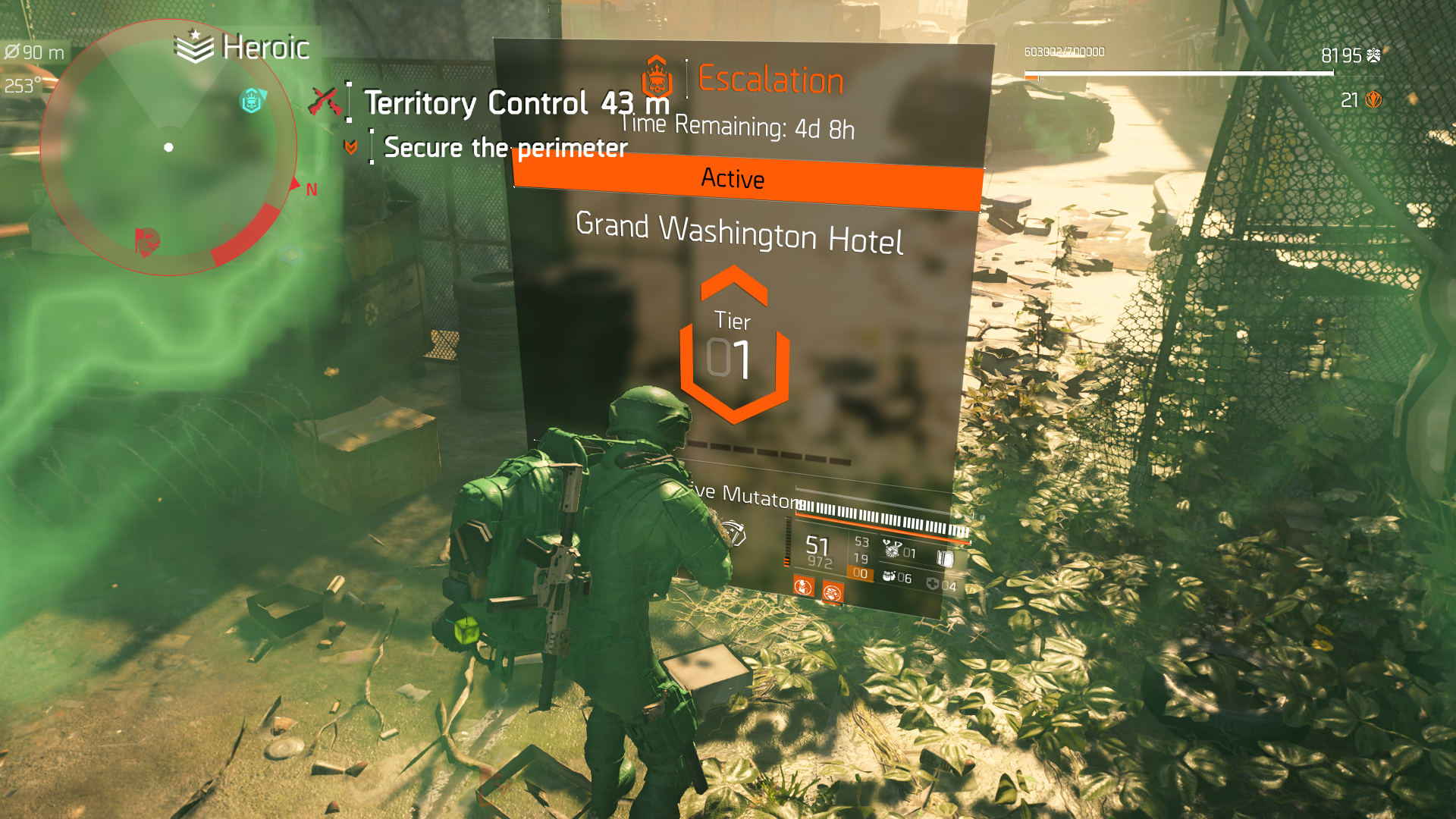Open the circular minimap
This screenshot has width=1456, height=819.
pos(168,147)
